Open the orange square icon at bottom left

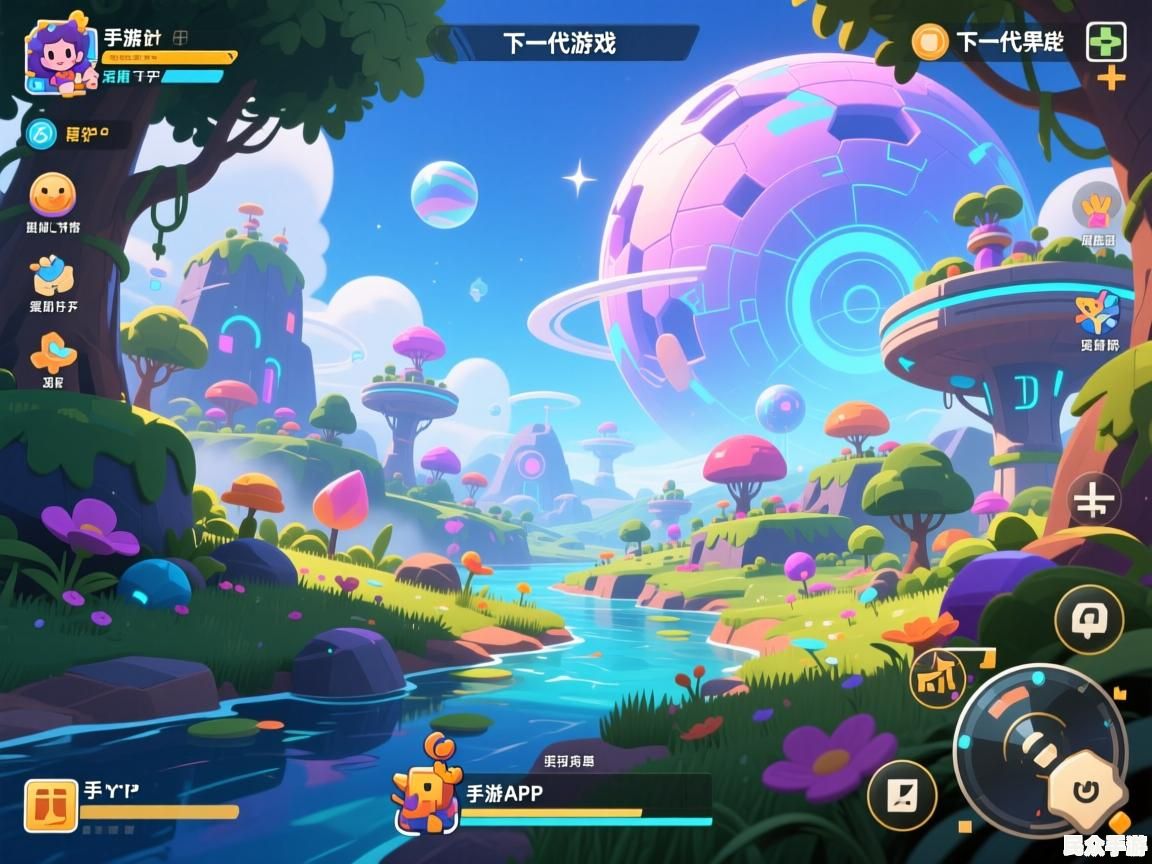(51, 806)
